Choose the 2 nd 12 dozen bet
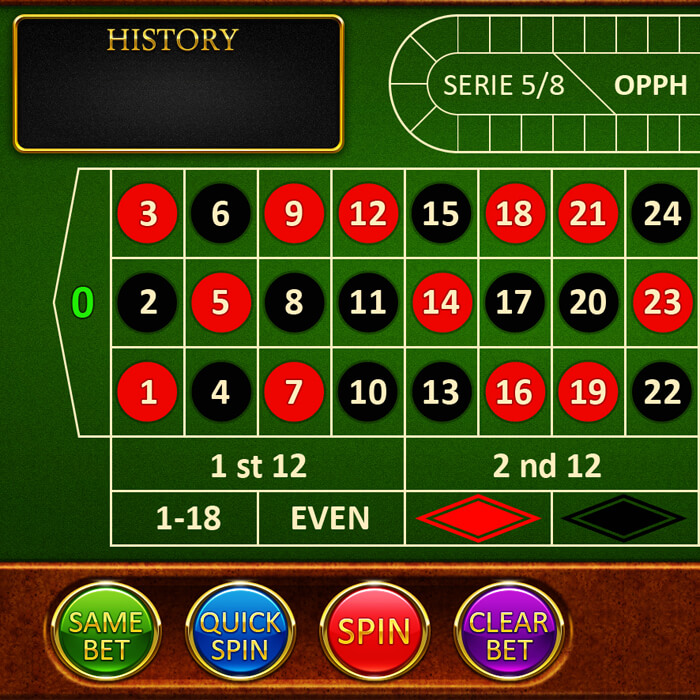700x700 pixels. tap(547, 466)
